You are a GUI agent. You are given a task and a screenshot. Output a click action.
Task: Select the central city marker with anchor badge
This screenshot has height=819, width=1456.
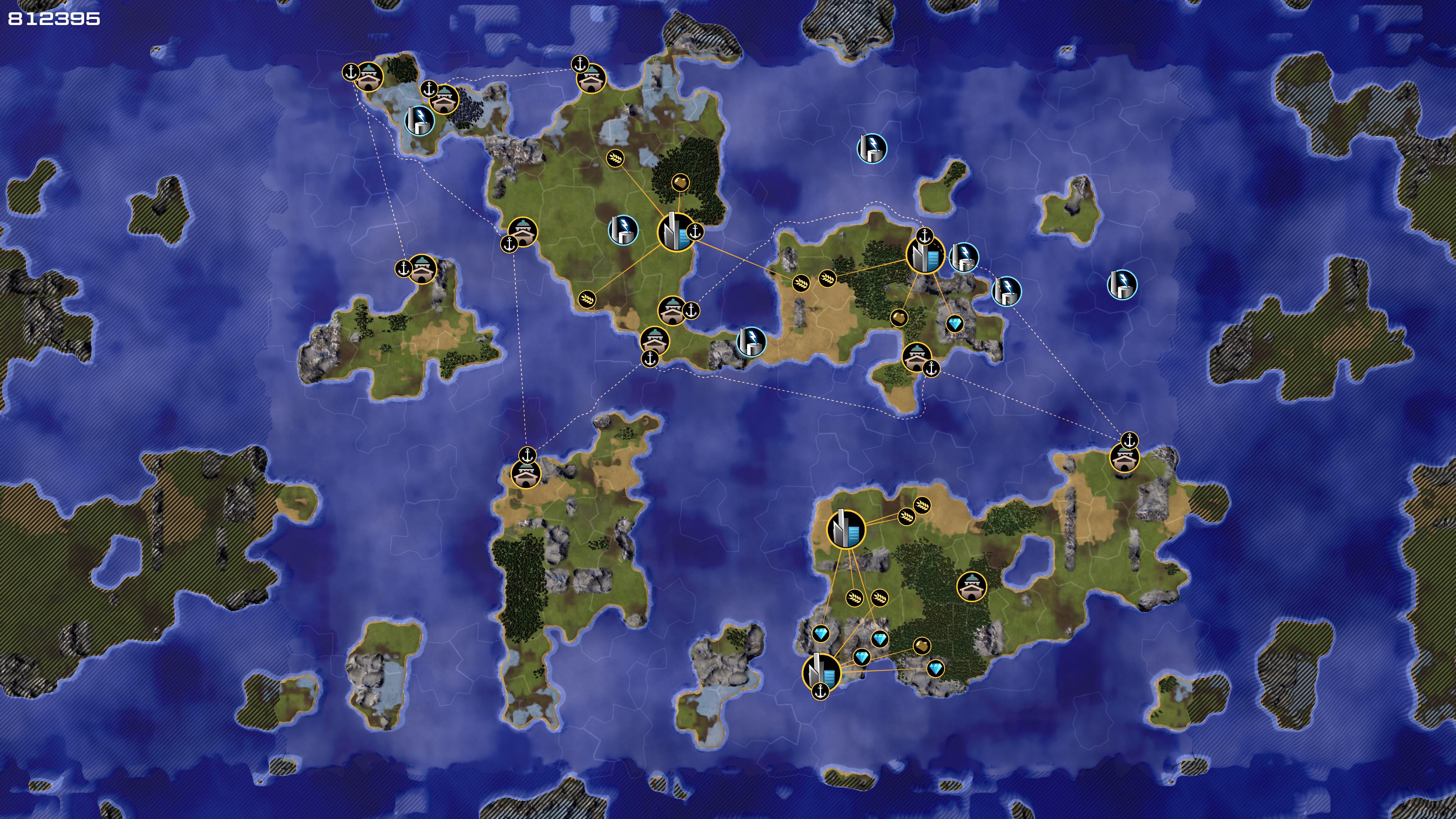pyautogui.click(x=676, y=232)
